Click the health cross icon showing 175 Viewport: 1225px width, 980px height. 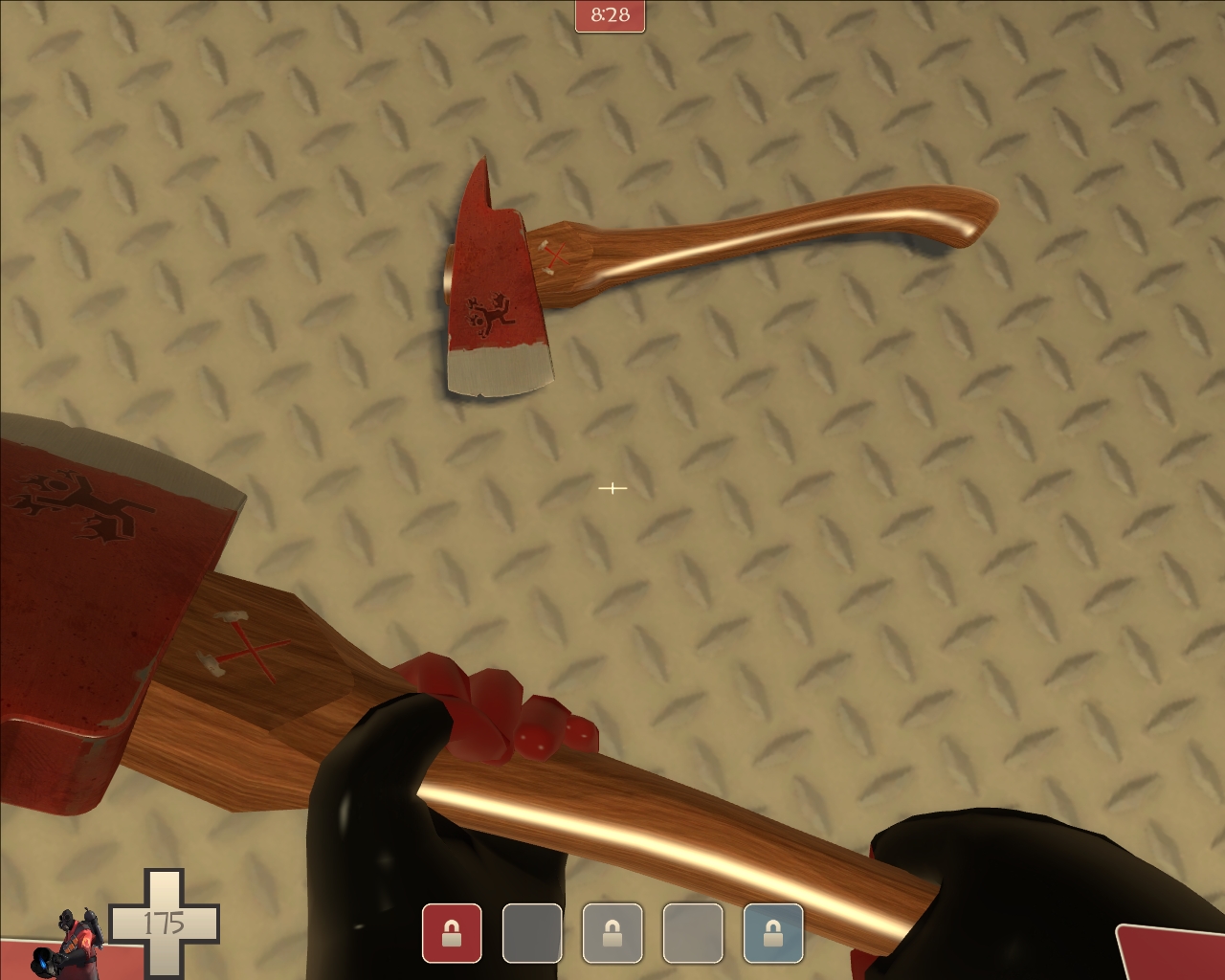pyautogui.click(x=172, y=925)
